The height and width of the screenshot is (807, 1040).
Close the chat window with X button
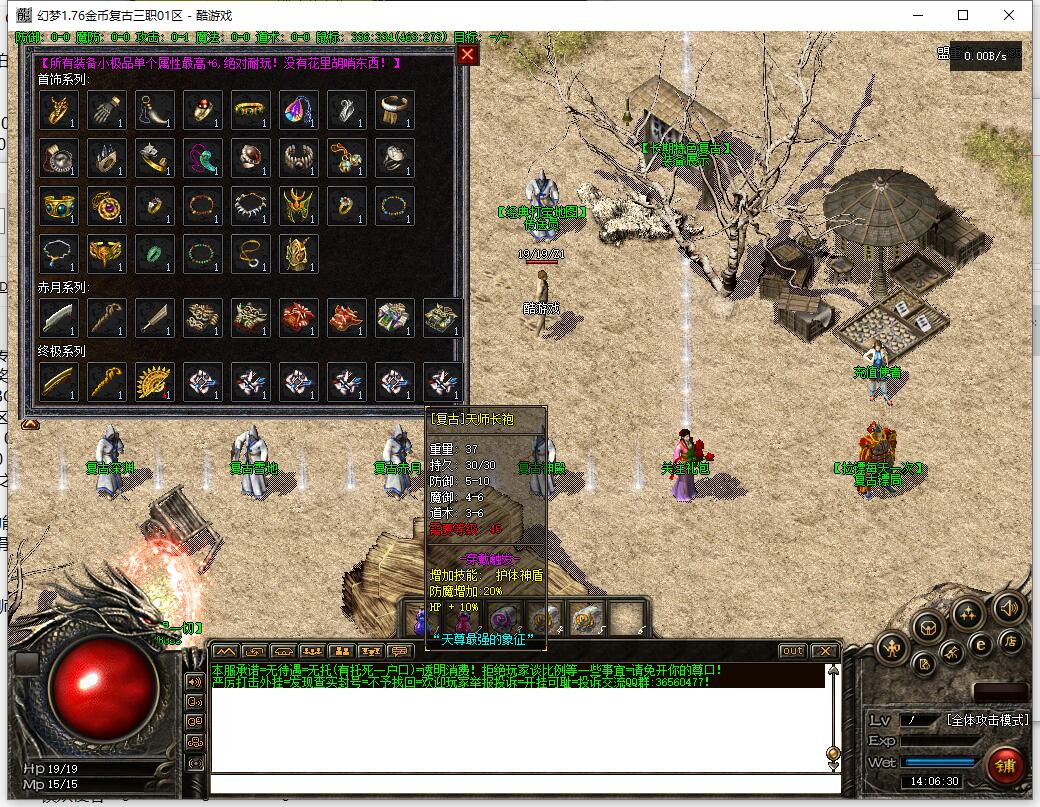click(823, 651)
